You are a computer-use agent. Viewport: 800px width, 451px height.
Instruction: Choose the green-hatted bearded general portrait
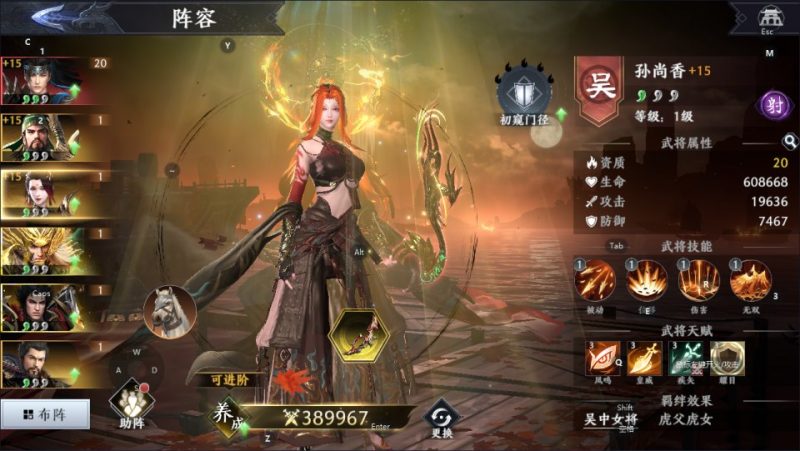click(x=42, y=138)
